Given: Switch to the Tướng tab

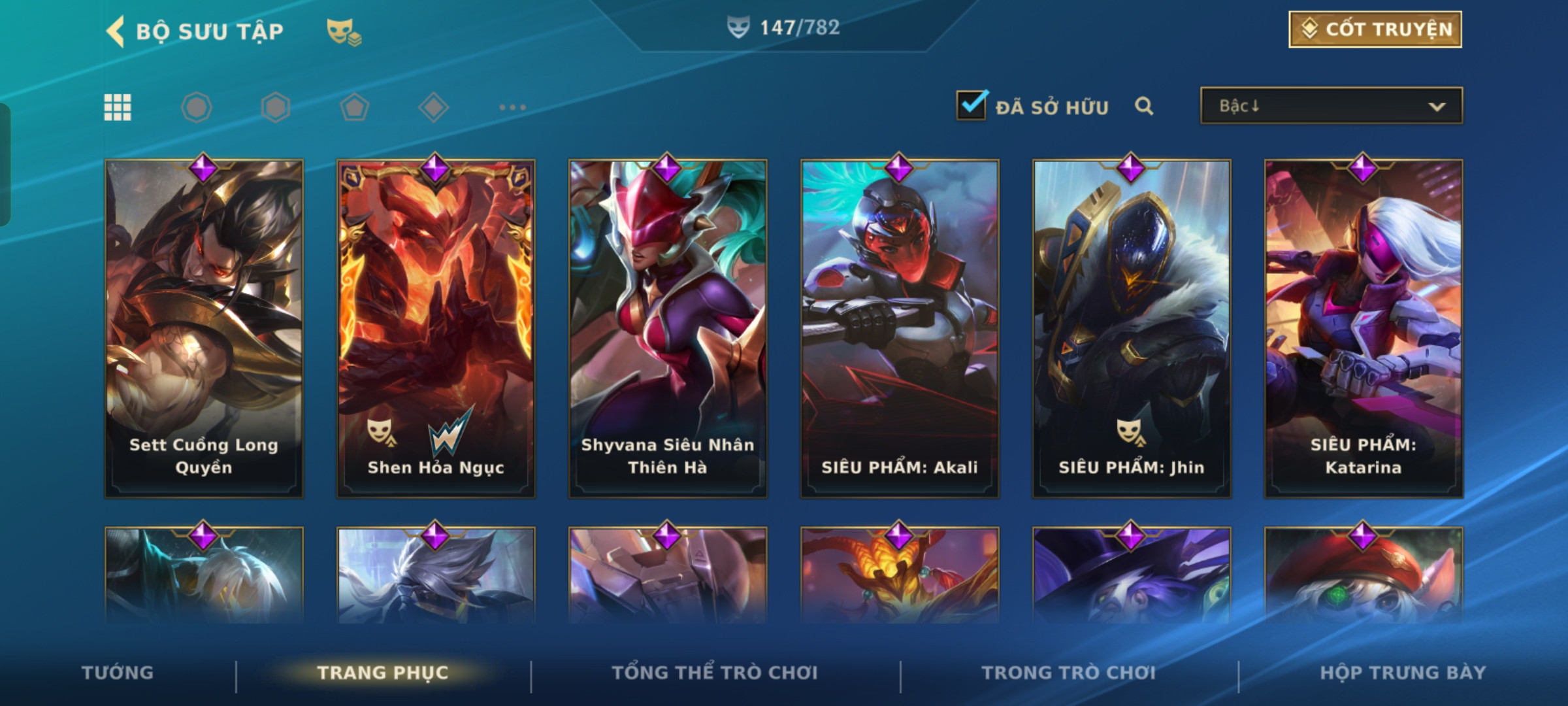Looking at the screenshot, I should point(118,673).
